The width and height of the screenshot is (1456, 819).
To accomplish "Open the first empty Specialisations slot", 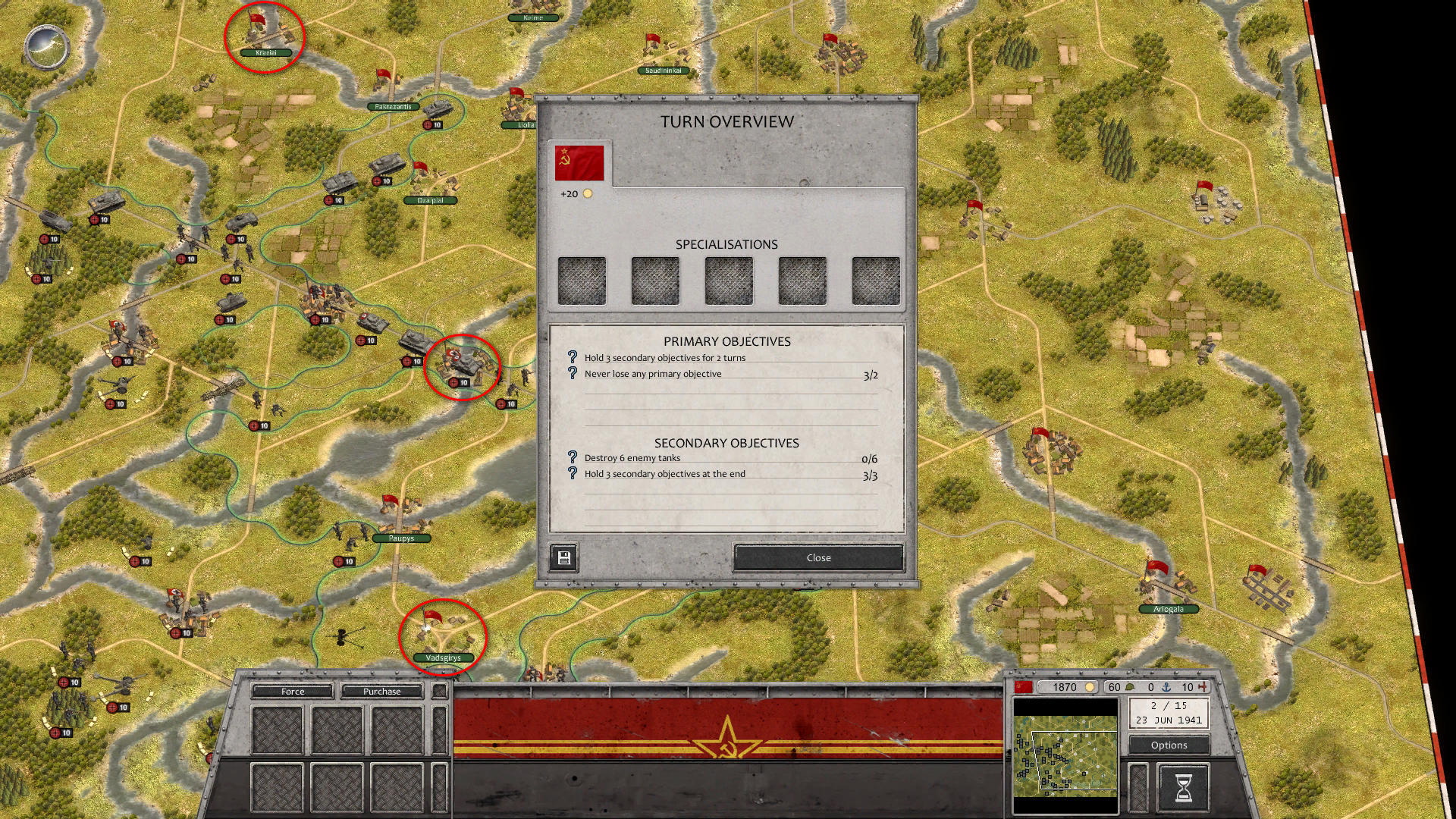I will coord(581,280).
